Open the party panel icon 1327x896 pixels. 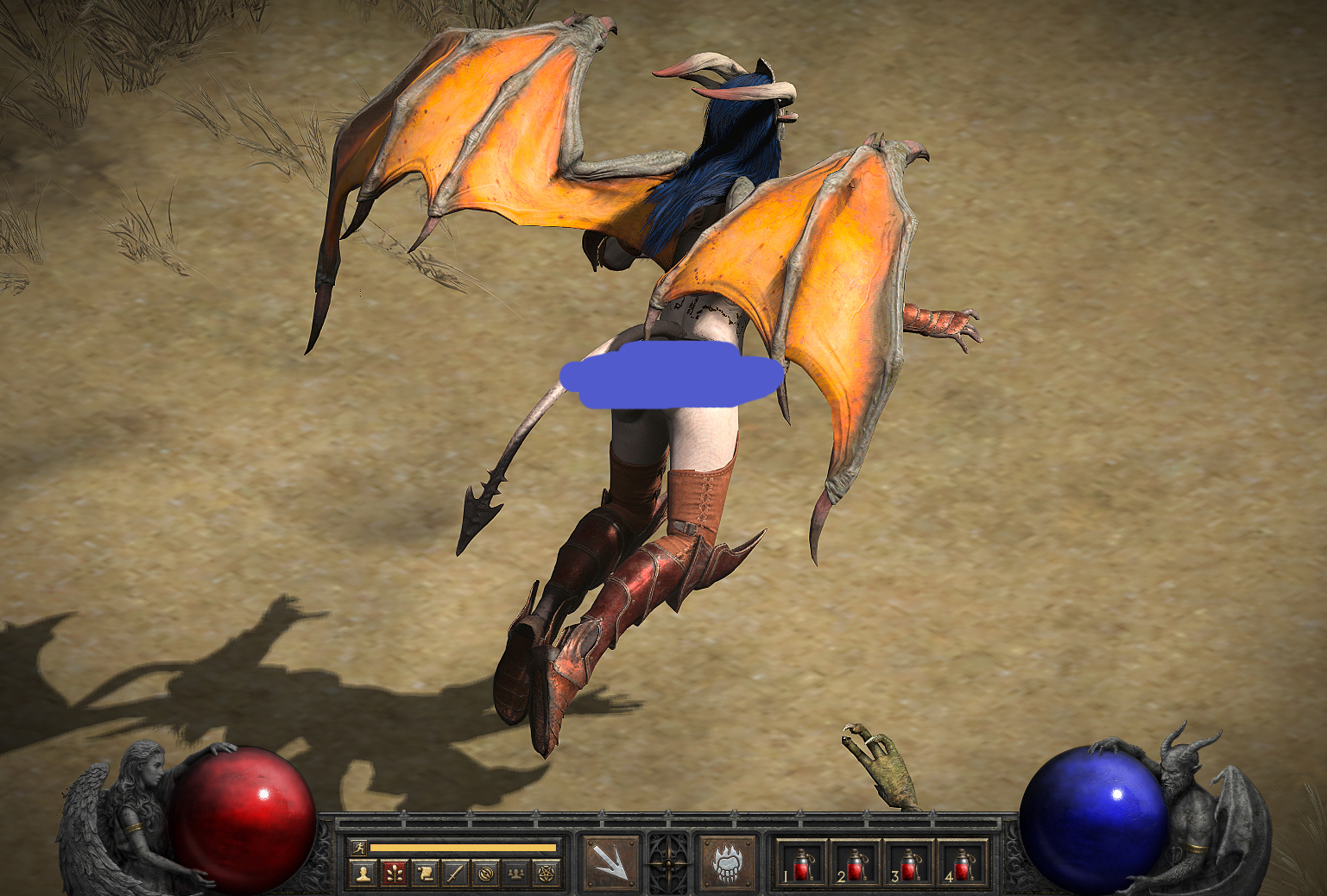pos(516,874)
